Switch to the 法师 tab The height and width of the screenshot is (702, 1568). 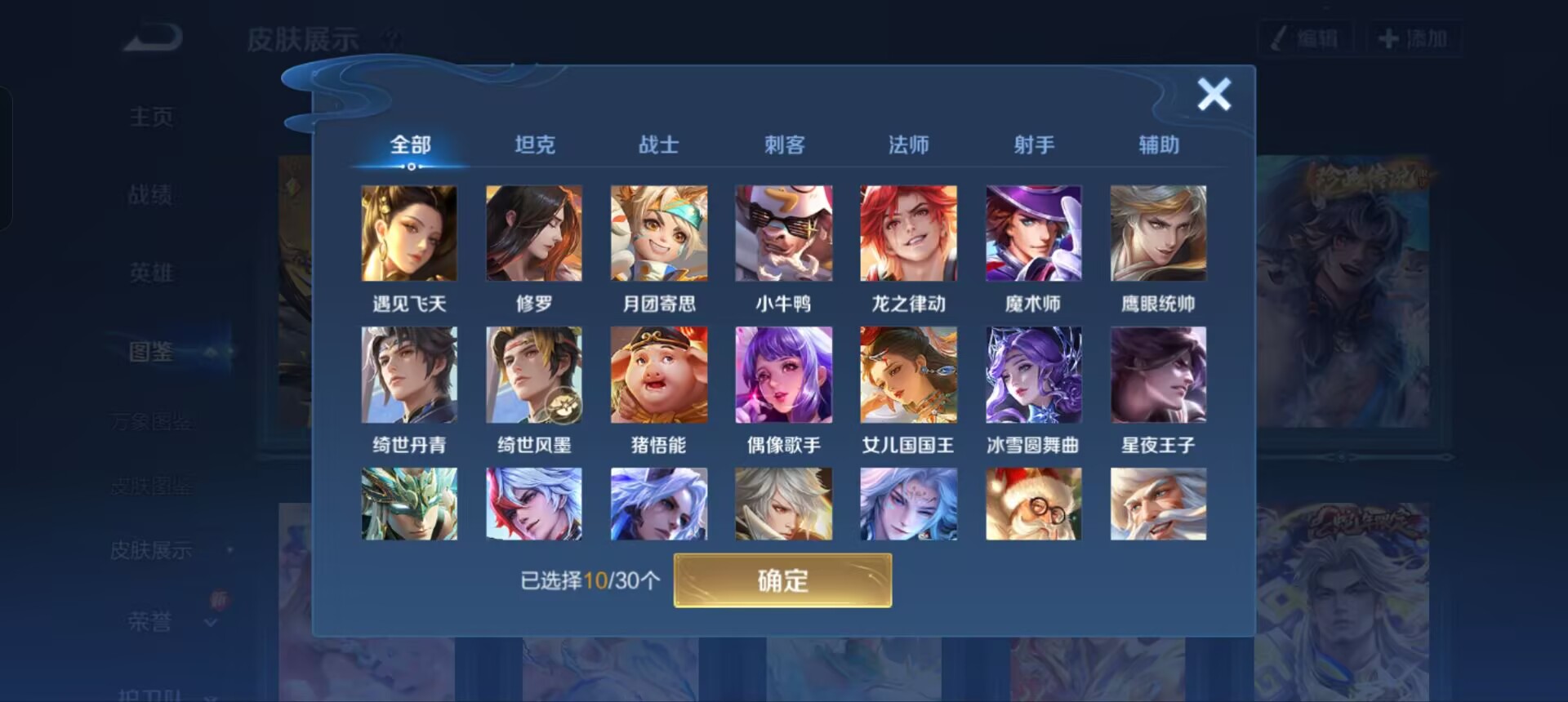[909, 144]
